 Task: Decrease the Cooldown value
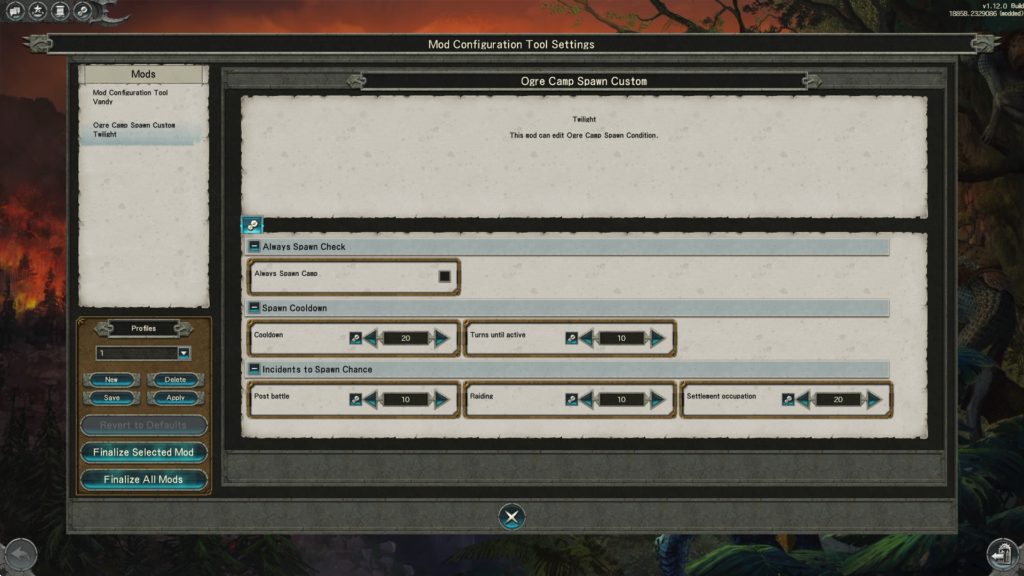[x=371, y=338]
